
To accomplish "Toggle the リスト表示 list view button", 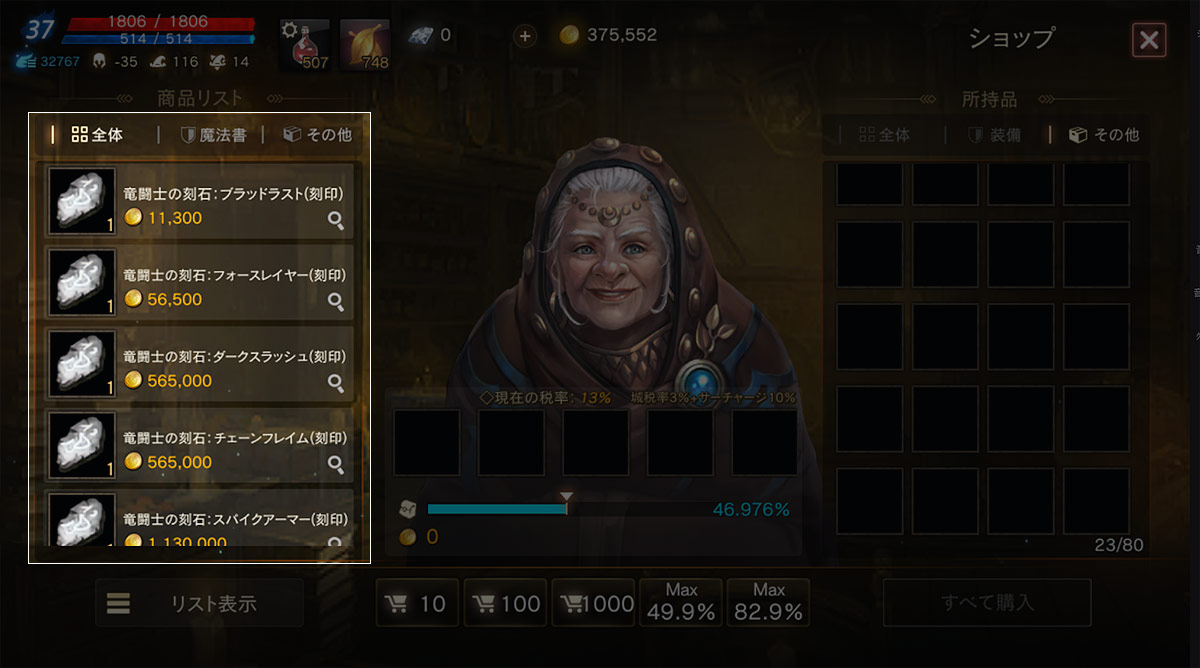I will click(x=199, y=603).
